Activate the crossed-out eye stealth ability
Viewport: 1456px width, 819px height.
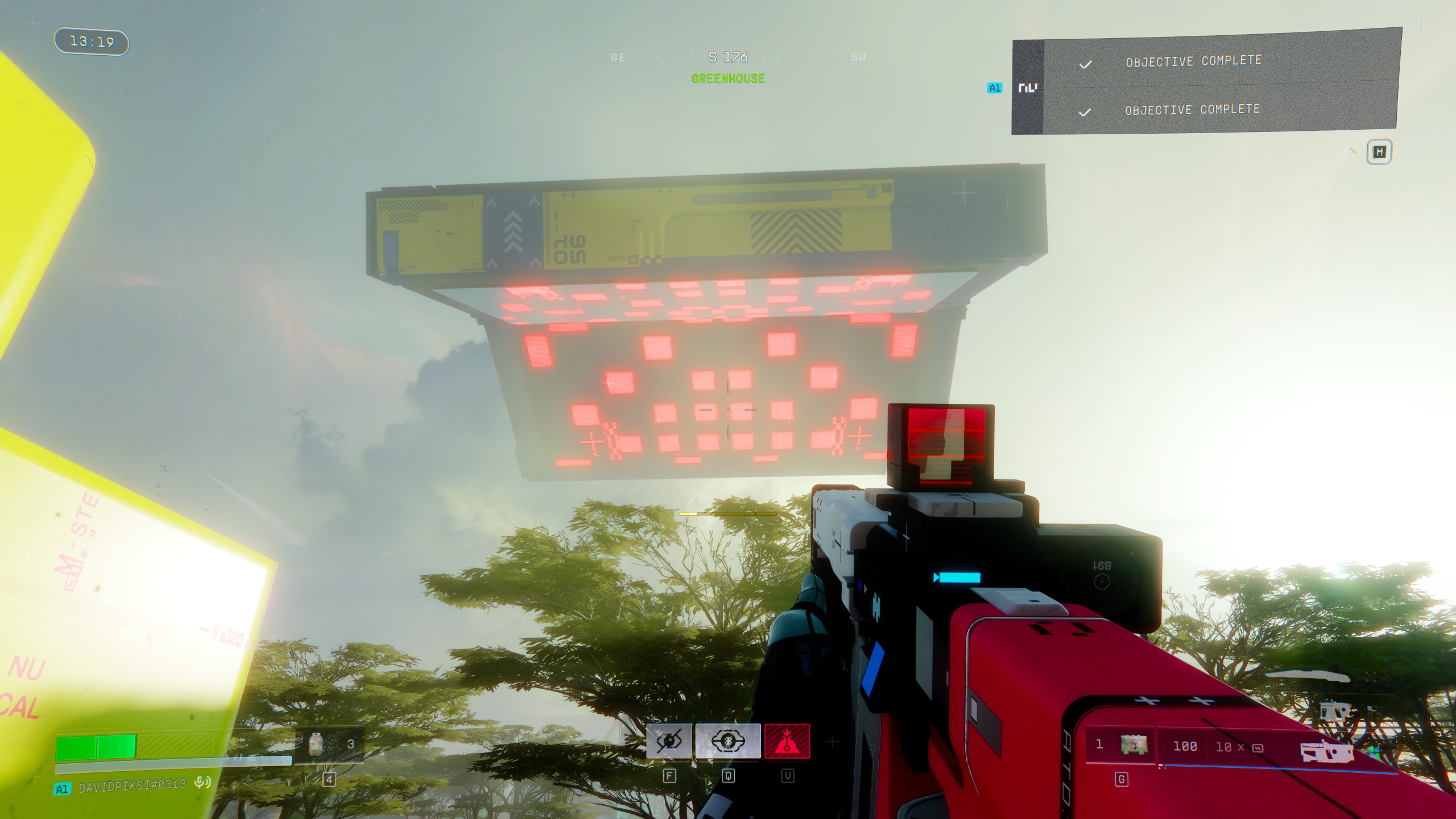(x=669, y=741)
